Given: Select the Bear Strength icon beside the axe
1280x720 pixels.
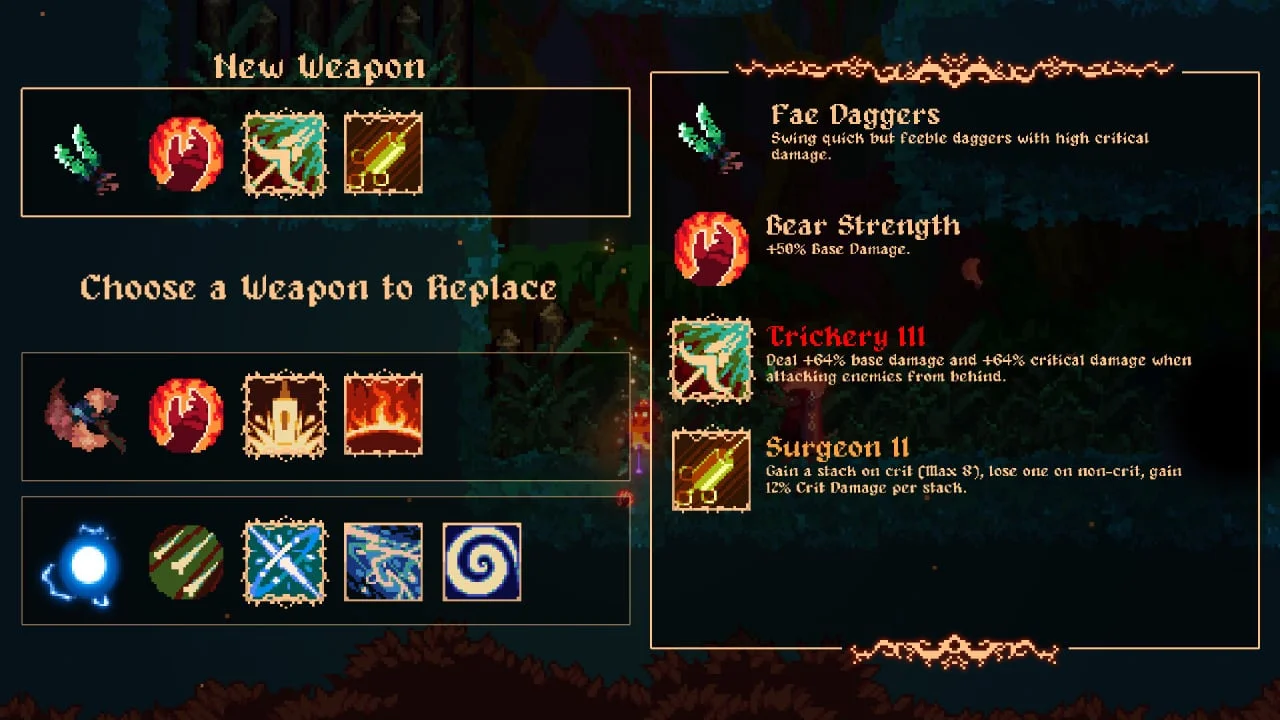Looking at the screenshot, I should (x=186, y=416).
